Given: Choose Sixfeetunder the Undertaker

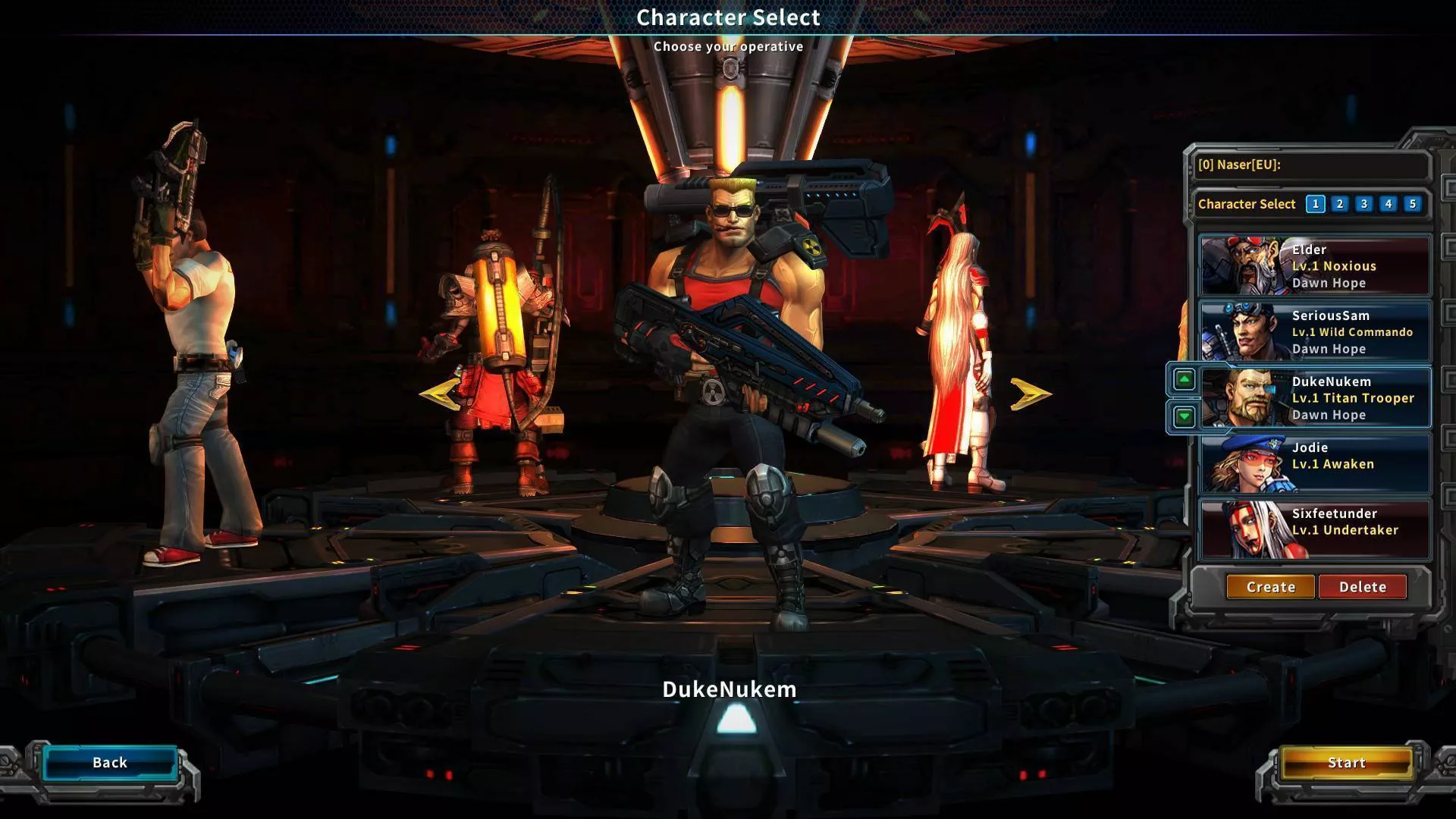Looking at the screenshot, I should pyautogui.click(x=1315, y=530).
